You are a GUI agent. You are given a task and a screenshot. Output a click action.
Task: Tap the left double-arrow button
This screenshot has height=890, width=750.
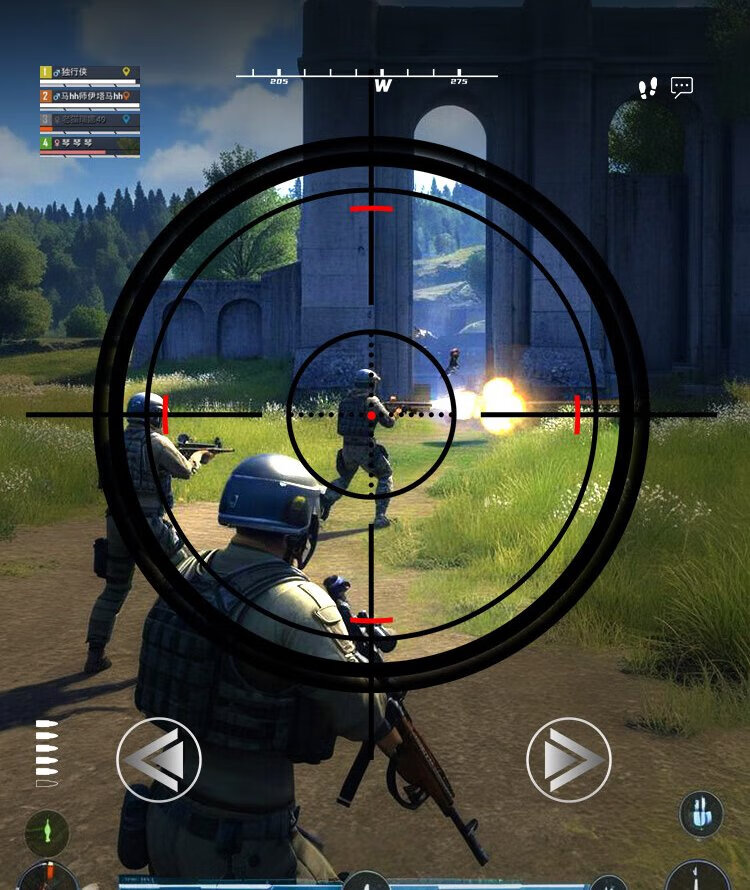coord(159,760)
